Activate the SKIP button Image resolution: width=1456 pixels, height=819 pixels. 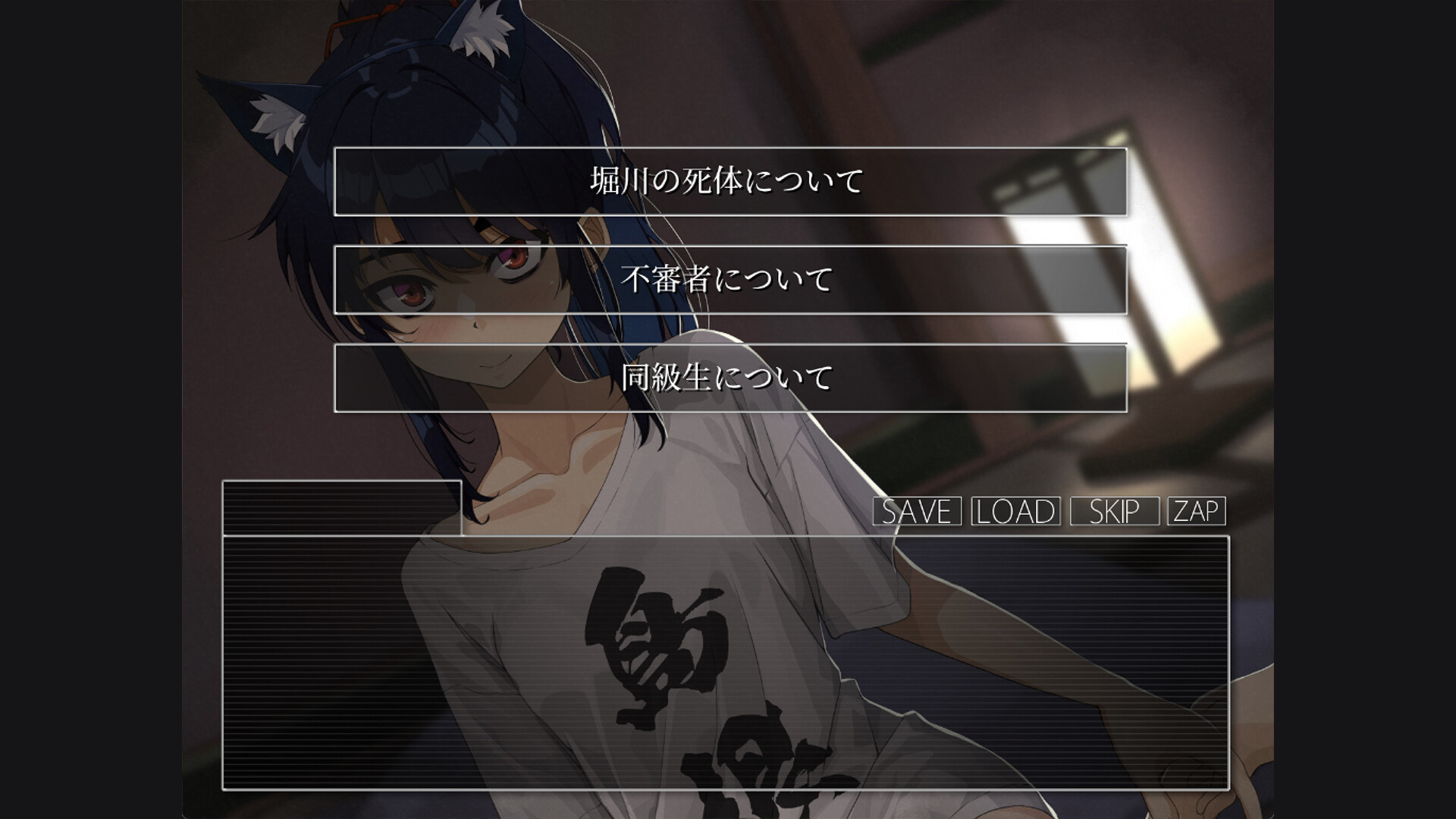click(1114, 511)
